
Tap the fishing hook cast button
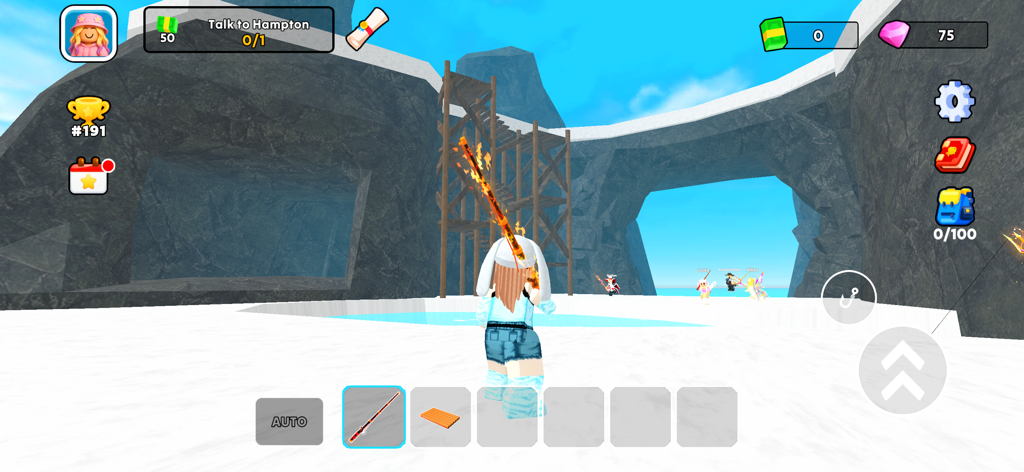click(x=848, y=298)
